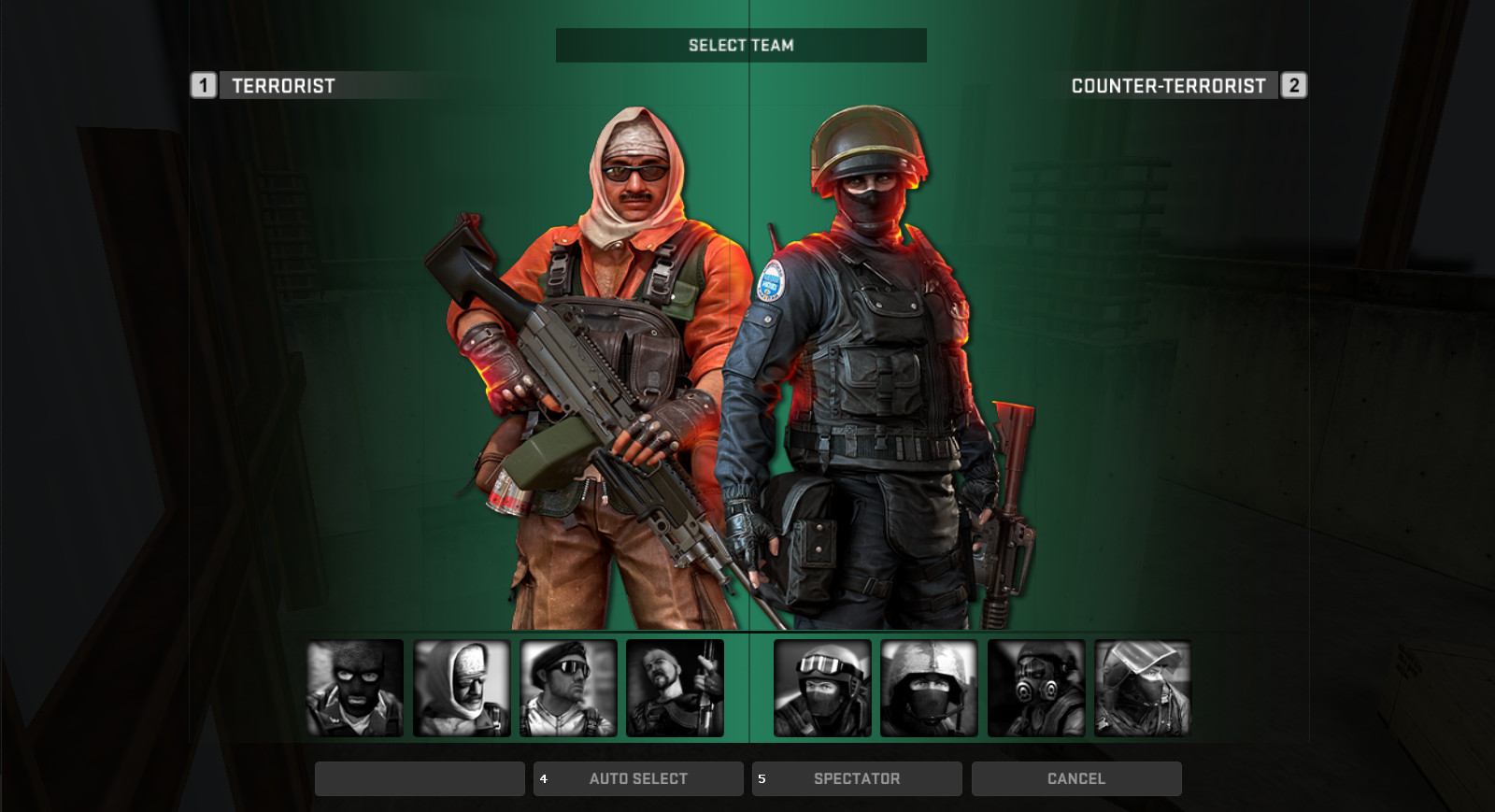This screenshot has width=1495, height=812.
Task: Select the bearded terrorist holding rifle portrait
Action: [675, 688]
